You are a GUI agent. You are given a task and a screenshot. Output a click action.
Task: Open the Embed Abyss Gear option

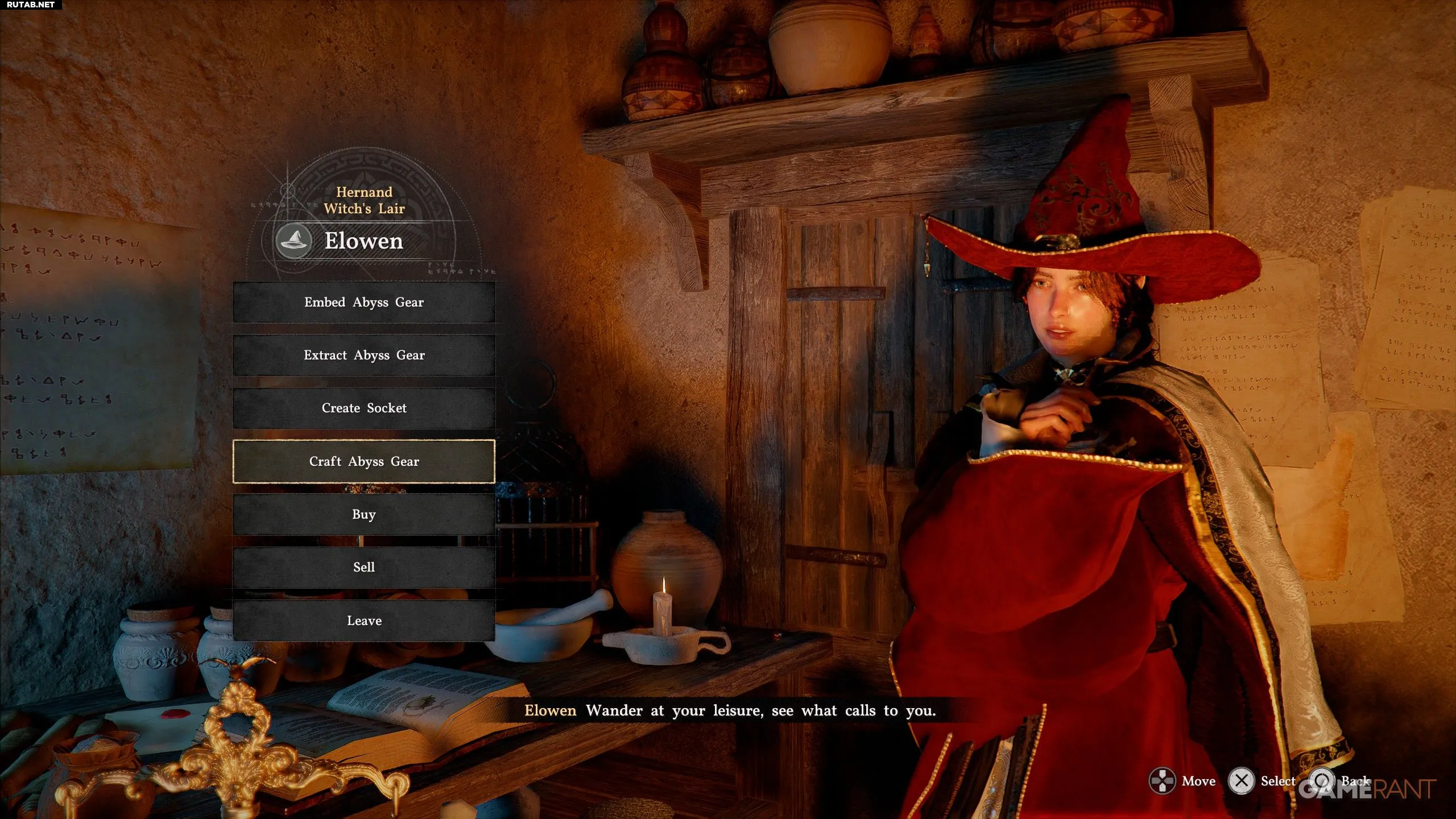click(x=364, y=302)
